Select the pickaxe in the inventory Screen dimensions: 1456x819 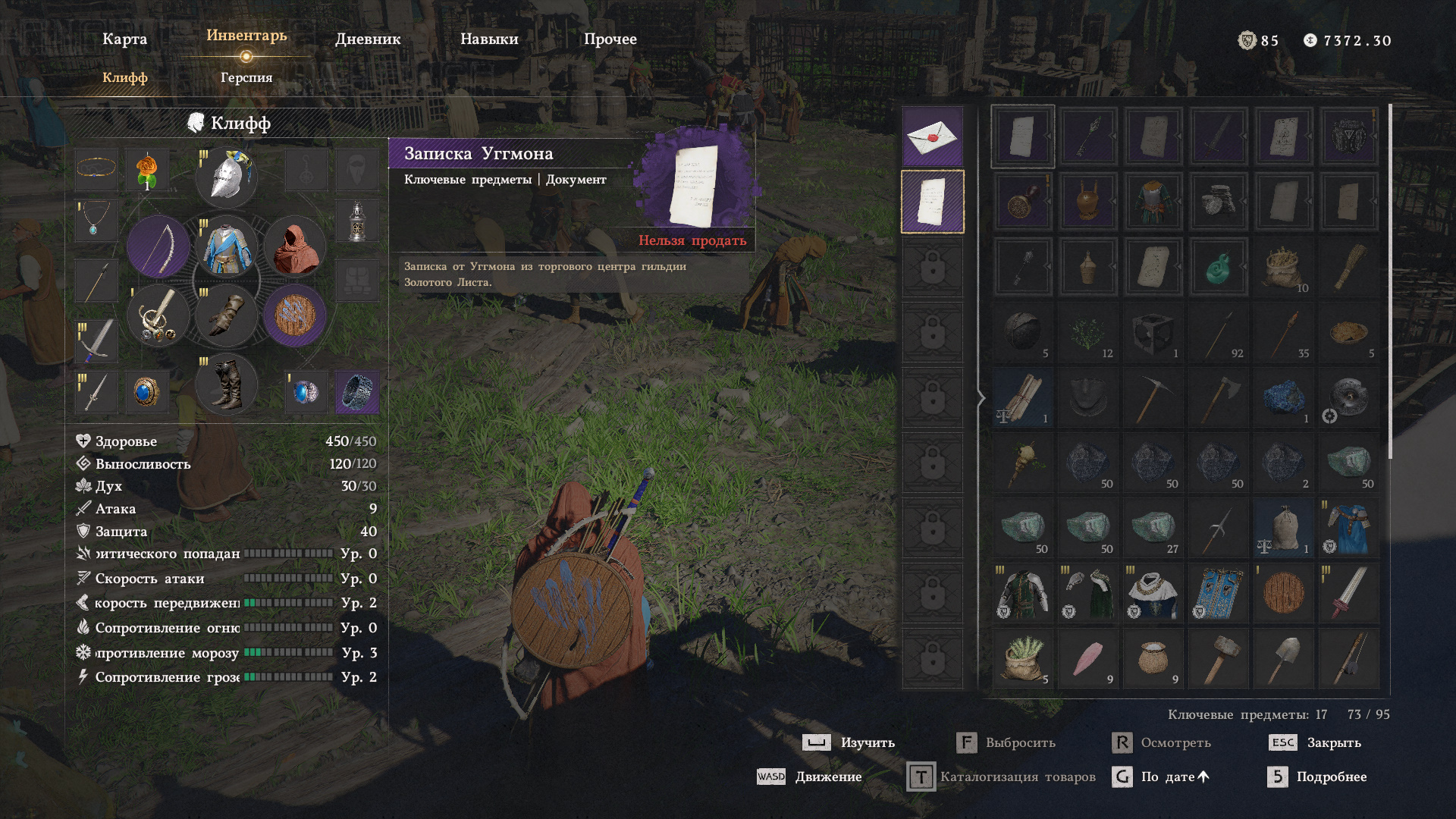[x=1153, y=397]
